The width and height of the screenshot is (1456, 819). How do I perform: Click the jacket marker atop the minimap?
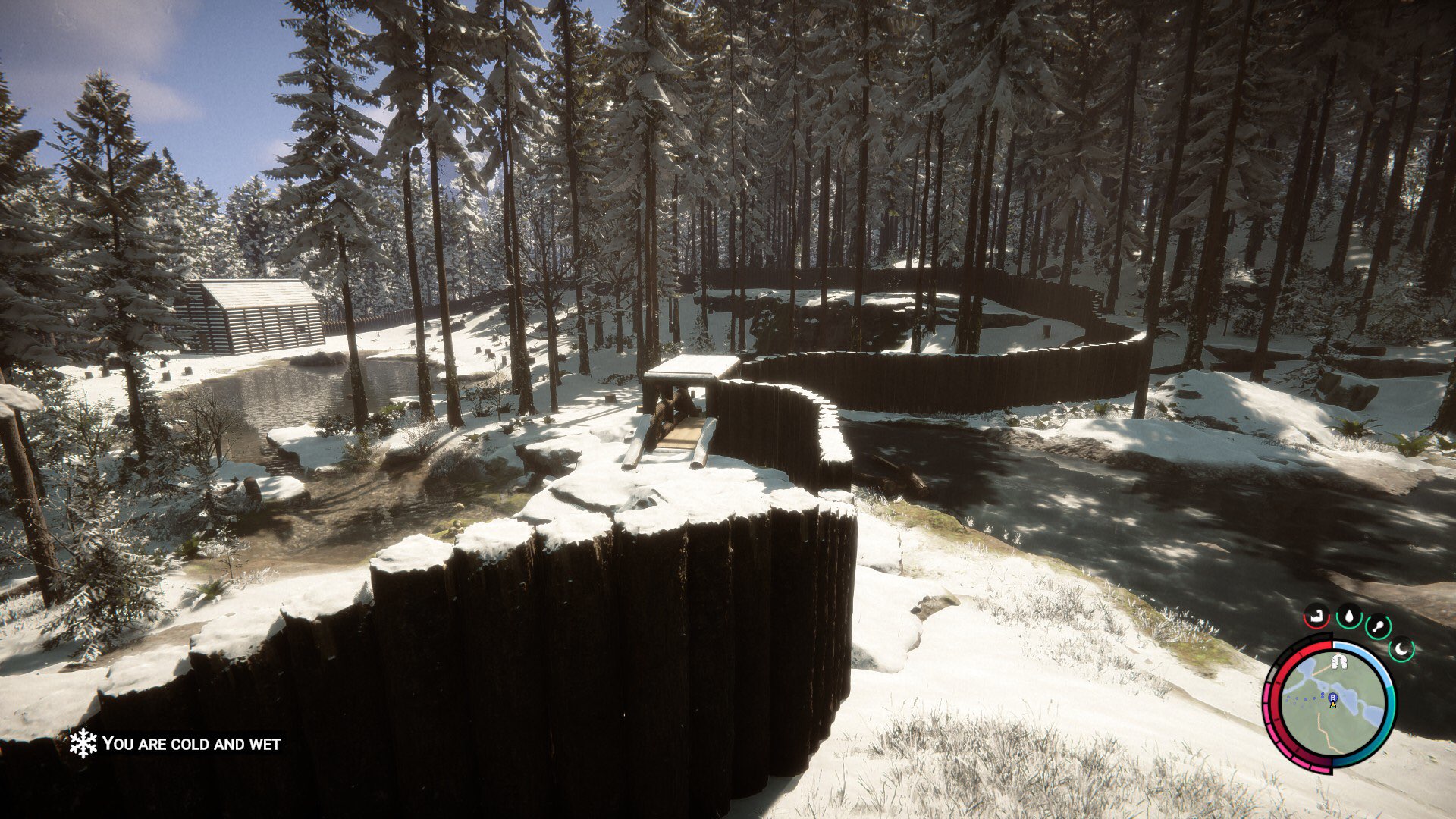point(1338,661)
